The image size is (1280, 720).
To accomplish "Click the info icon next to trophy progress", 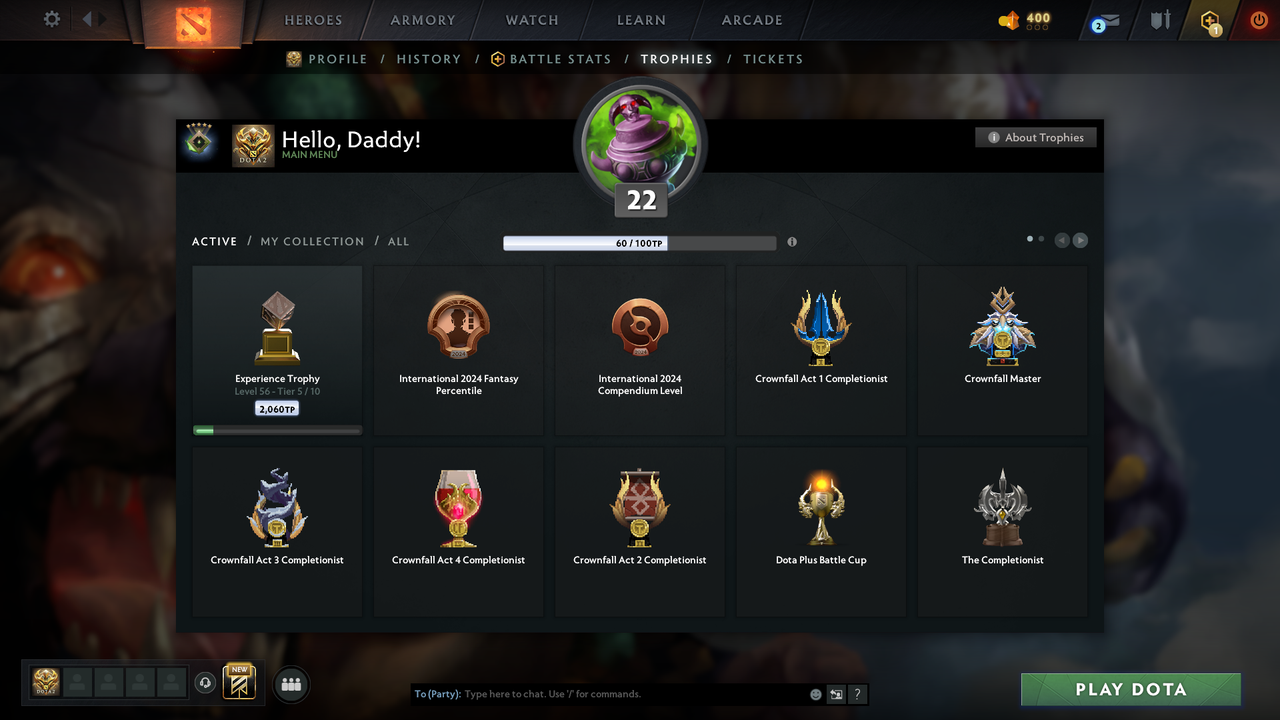I will click(792, 242).
